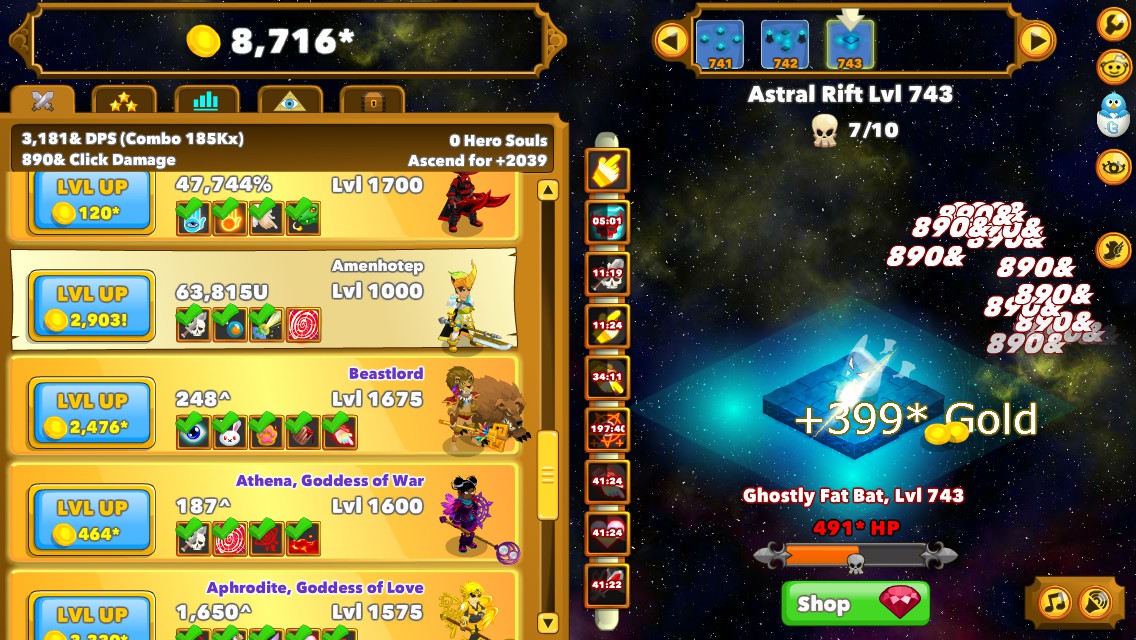The image size is (1136, 640).
Task: Open the pyramid eye ancients tab
Action: (289, 101)
